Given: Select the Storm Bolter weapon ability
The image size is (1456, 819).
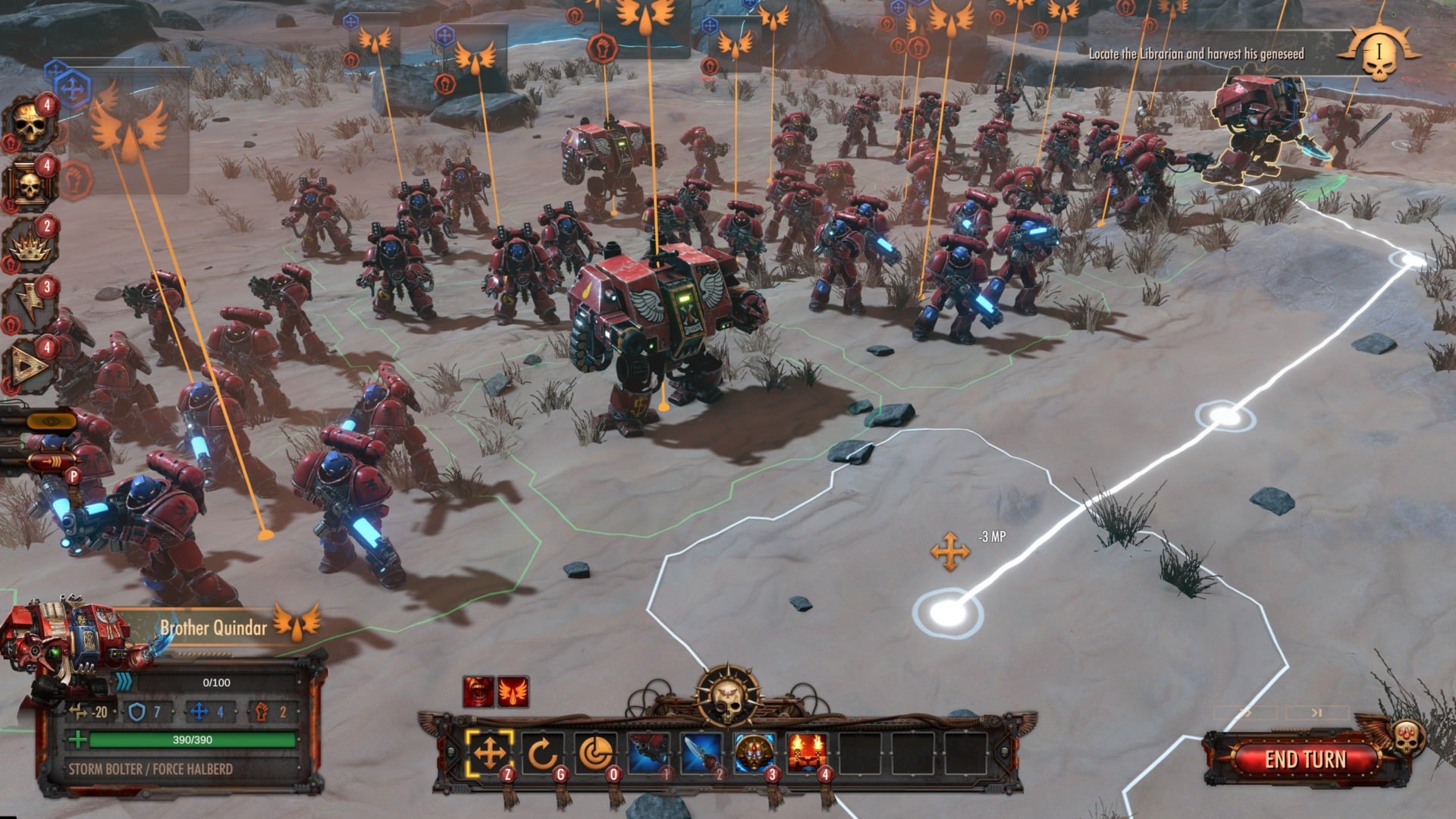Looking at the screenshot, I should coord(649,754).
